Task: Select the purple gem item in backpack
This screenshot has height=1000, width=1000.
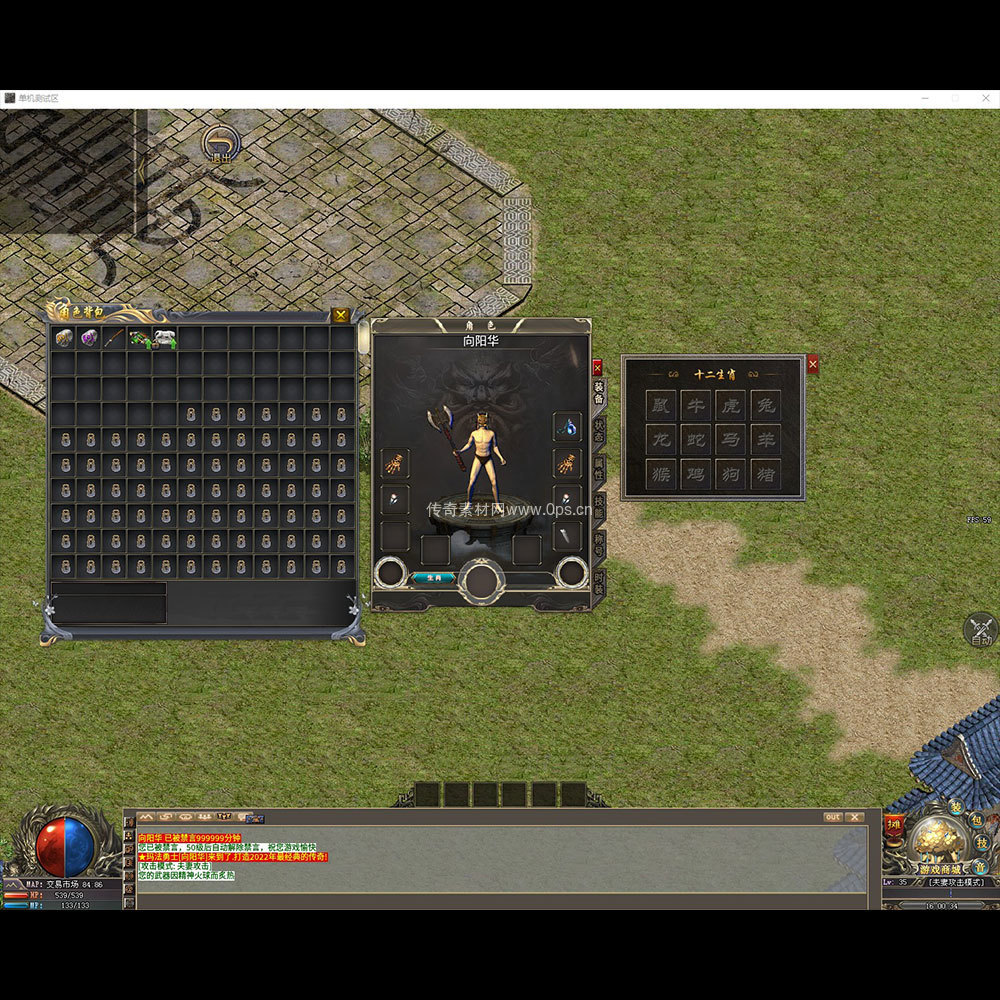Action: click(89, 338)
